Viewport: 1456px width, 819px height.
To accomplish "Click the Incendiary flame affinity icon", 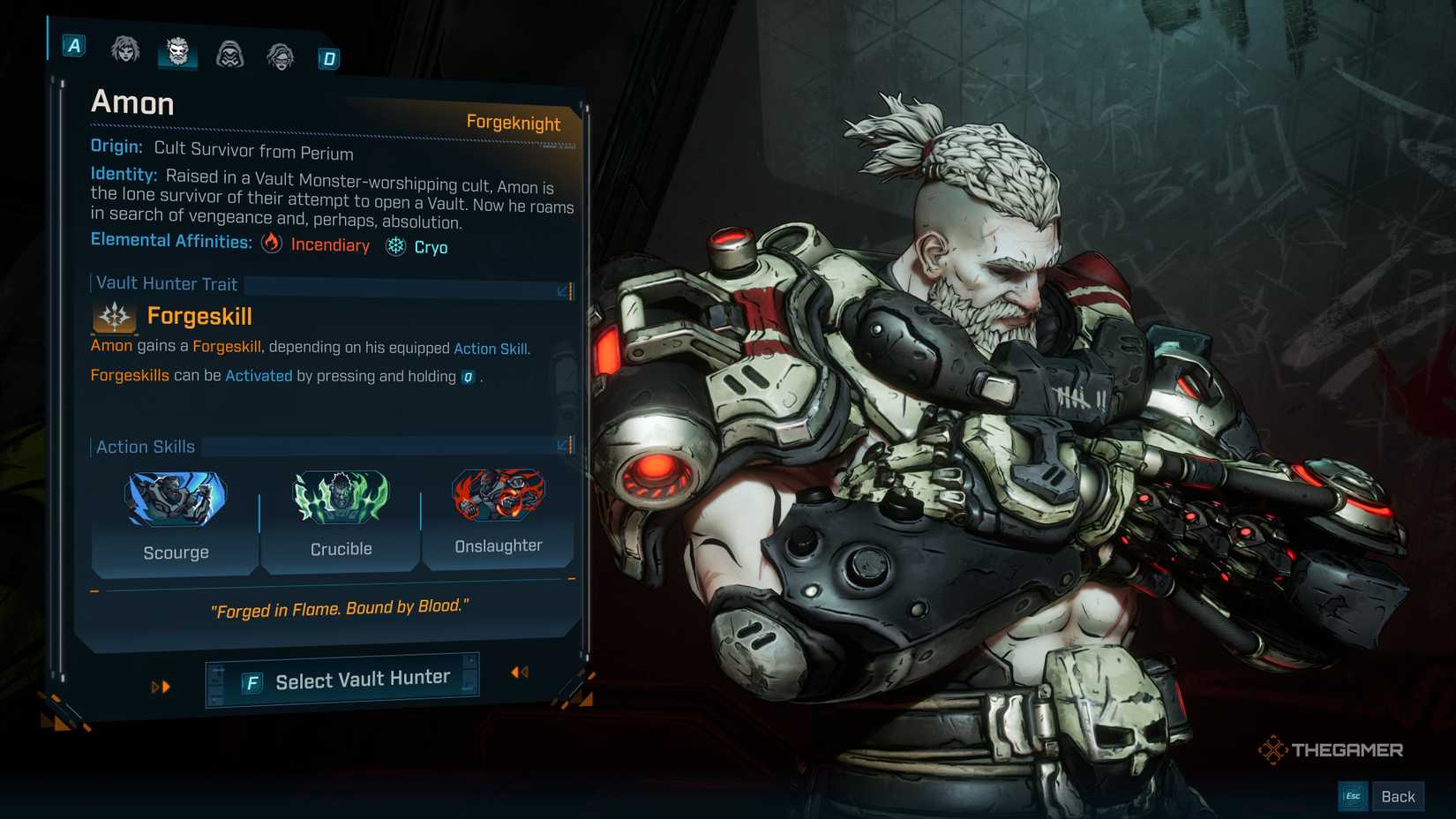I will click(272, 245).
